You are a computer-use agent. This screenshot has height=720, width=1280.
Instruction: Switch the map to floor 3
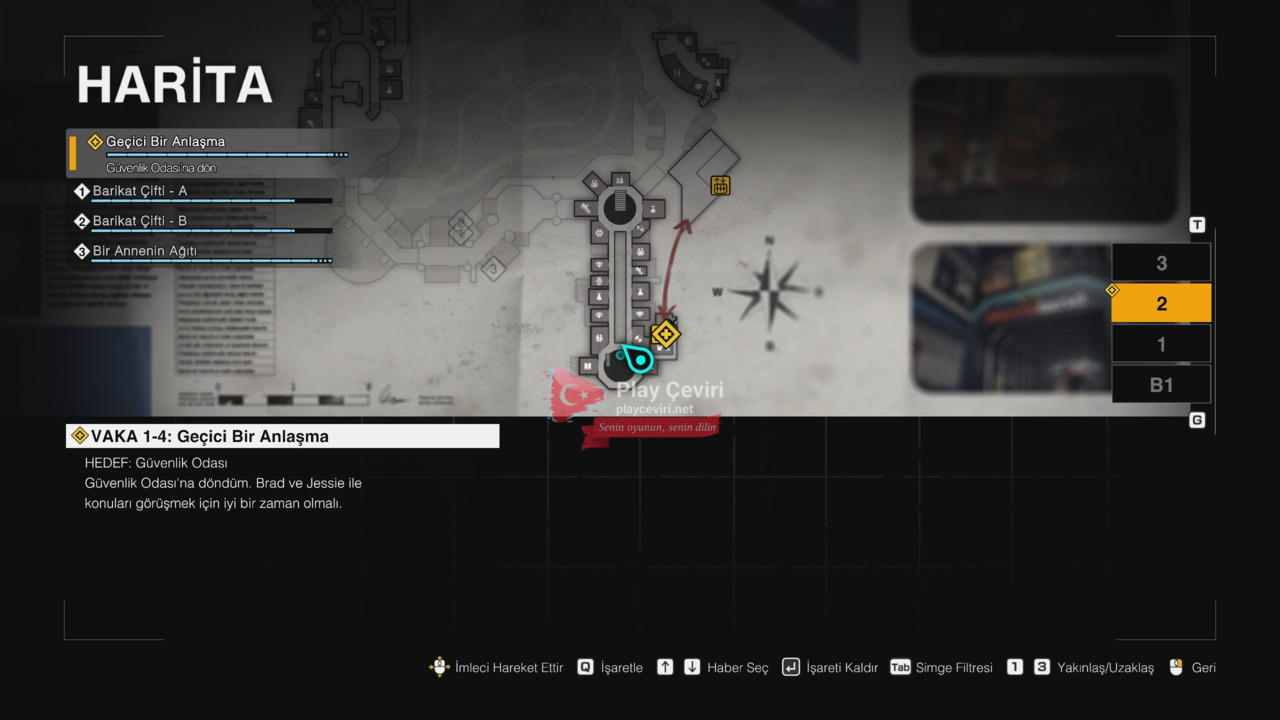tap(1161, 263)
